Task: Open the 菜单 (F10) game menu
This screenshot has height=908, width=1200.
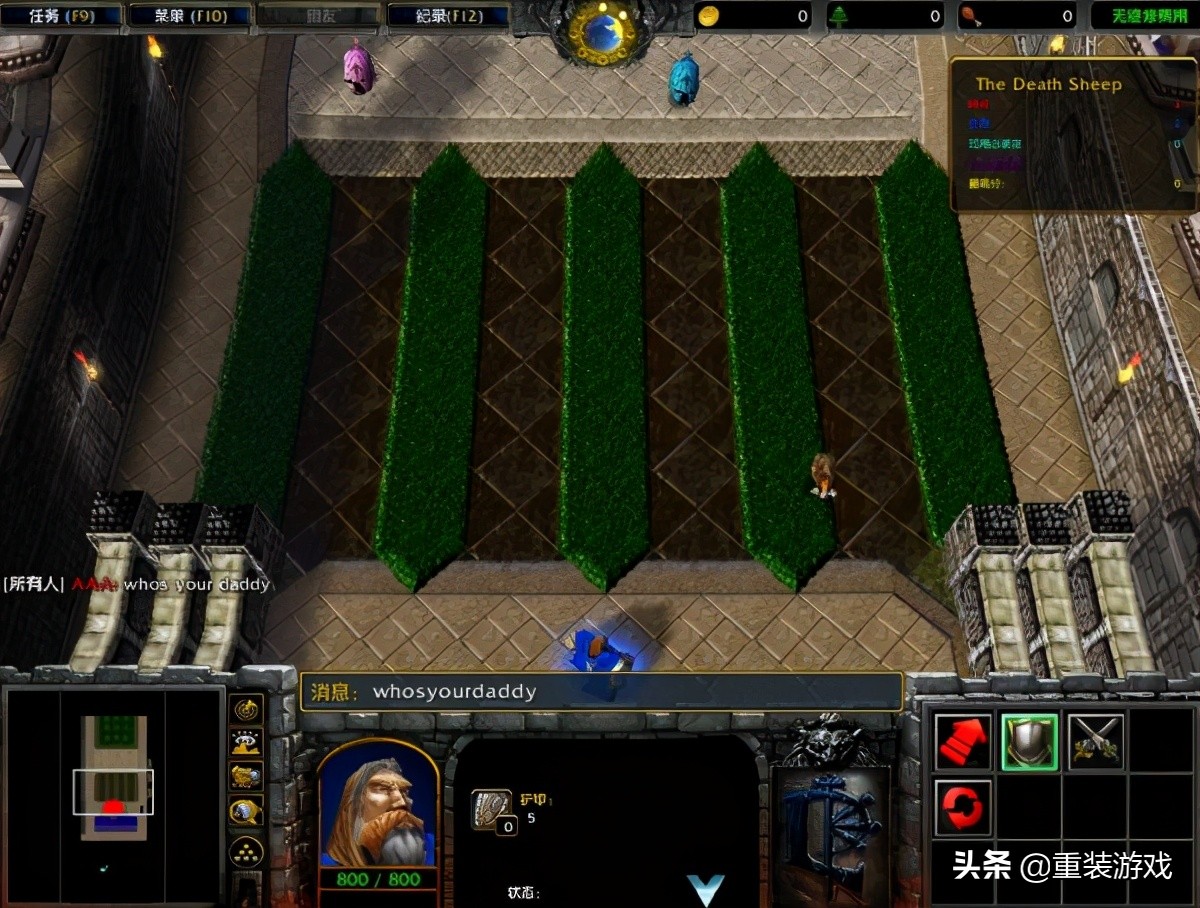Action: point(189,16)
